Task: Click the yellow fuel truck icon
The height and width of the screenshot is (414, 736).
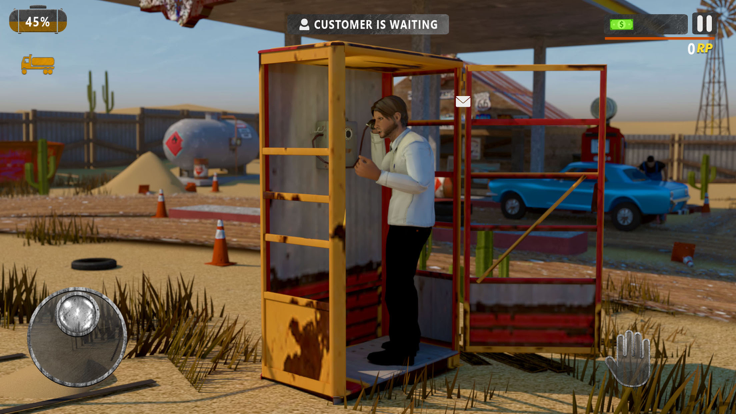Action: point(38,64)
